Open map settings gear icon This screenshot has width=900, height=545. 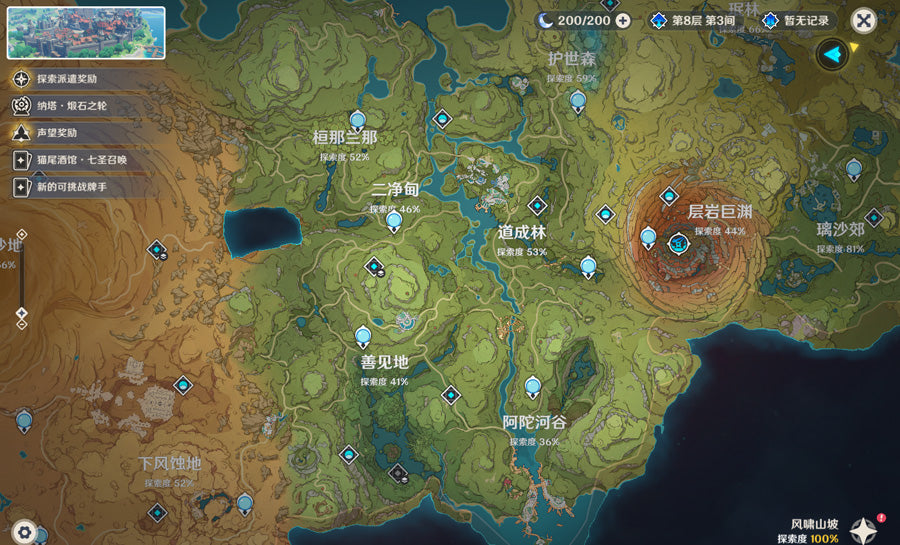click(25, 532)
